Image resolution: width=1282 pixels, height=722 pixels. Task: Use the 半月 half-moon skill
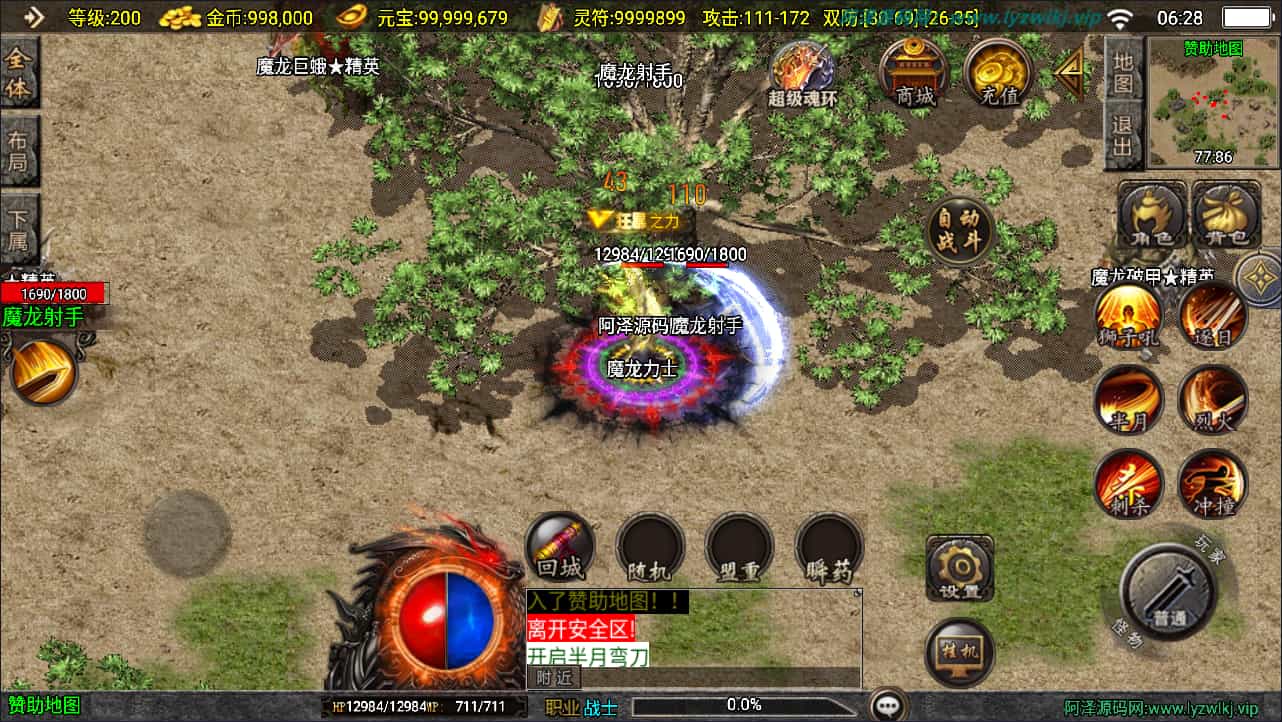[1128, 399]
